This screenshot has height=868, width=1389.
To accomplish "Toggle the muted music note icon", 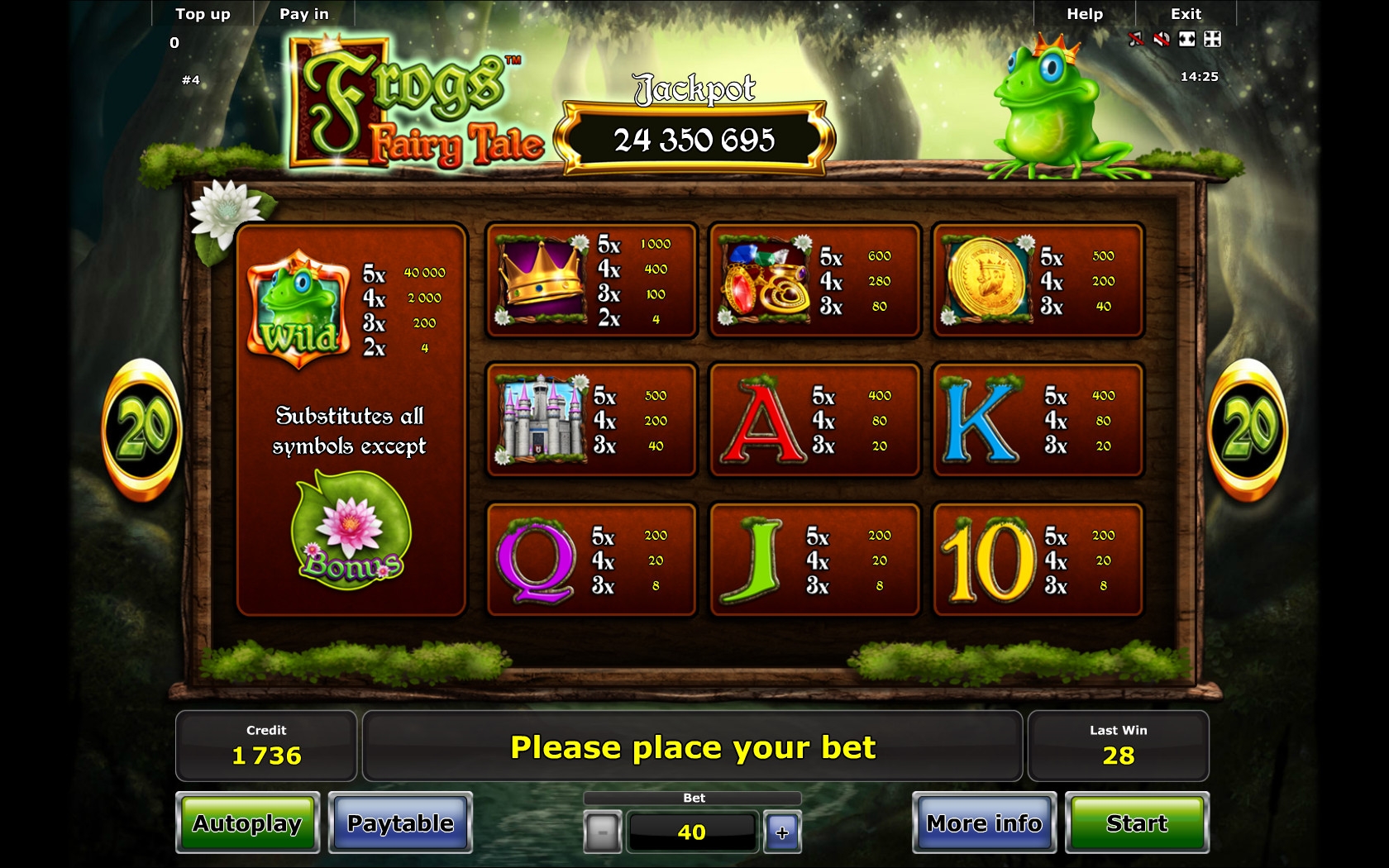I will [x=1137, y=39].
